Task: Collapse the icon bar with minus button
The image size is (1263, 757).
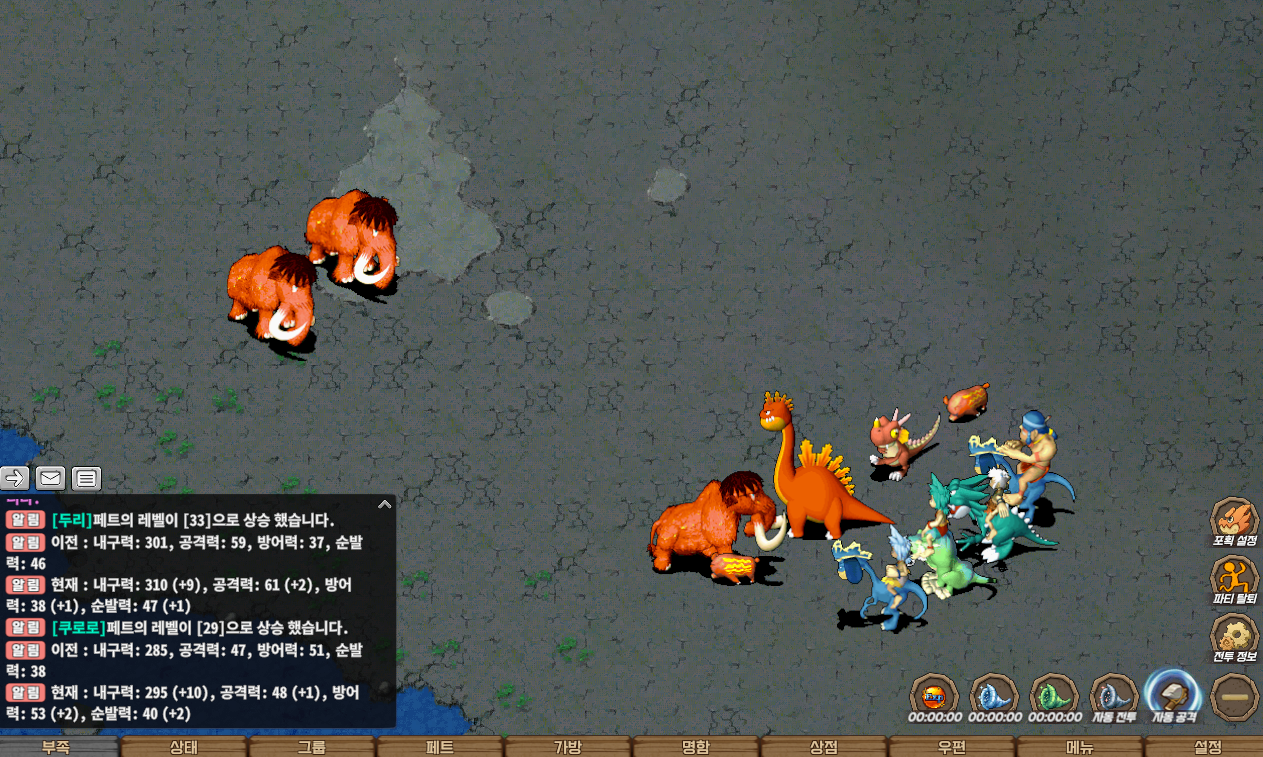Action: [x=1234, y=696]
